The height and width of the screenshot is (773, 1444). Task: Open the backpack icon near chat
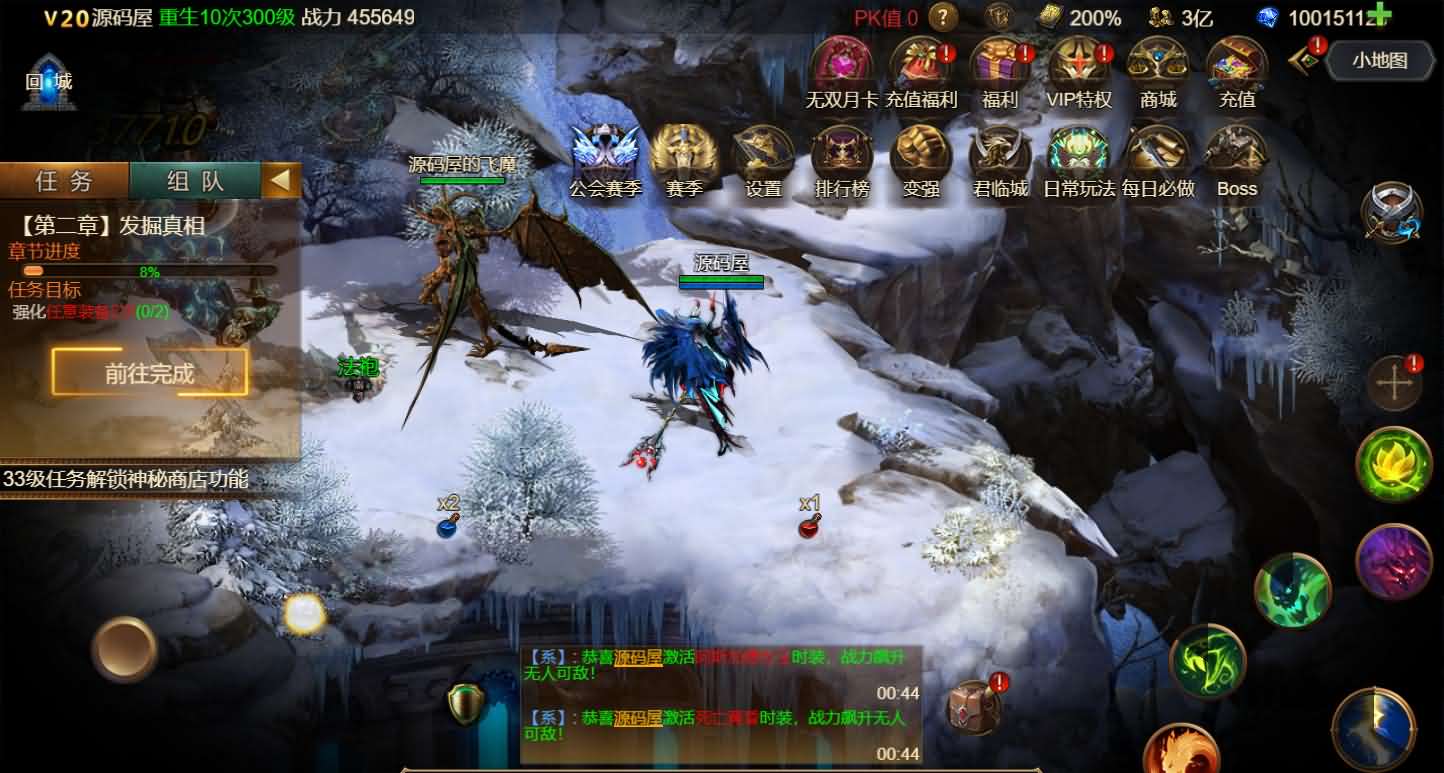point(973,708)
